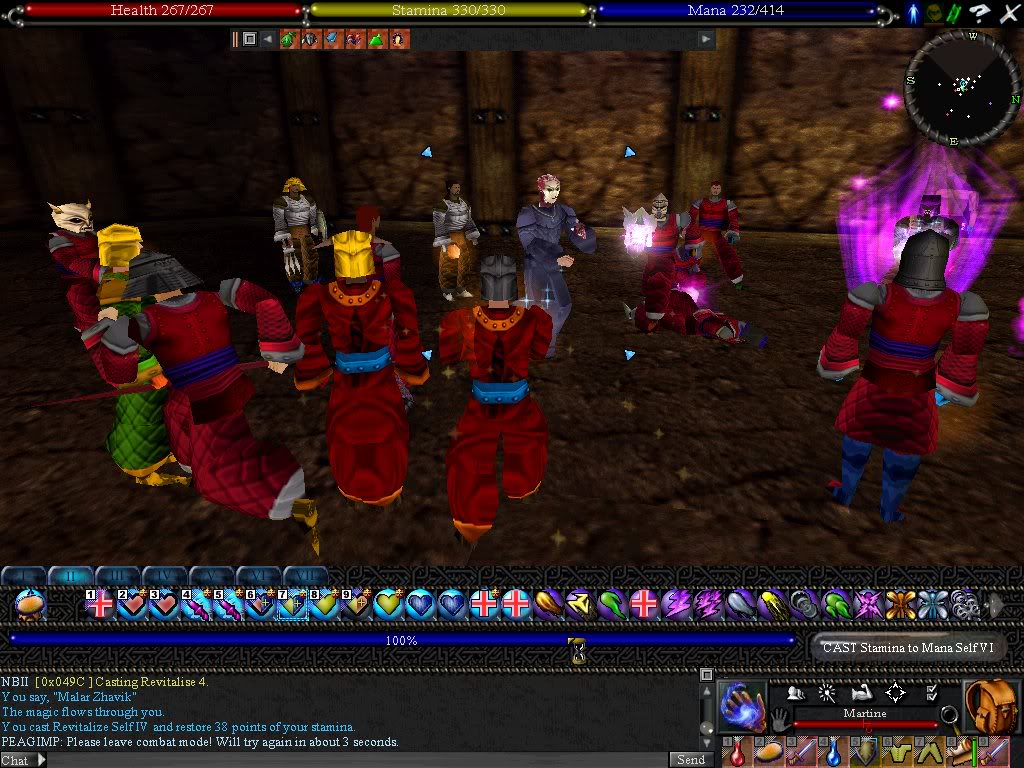This screenshot has width=1024, height=768.
Task: Close the game with the X icon
Action: [1008, 12]
